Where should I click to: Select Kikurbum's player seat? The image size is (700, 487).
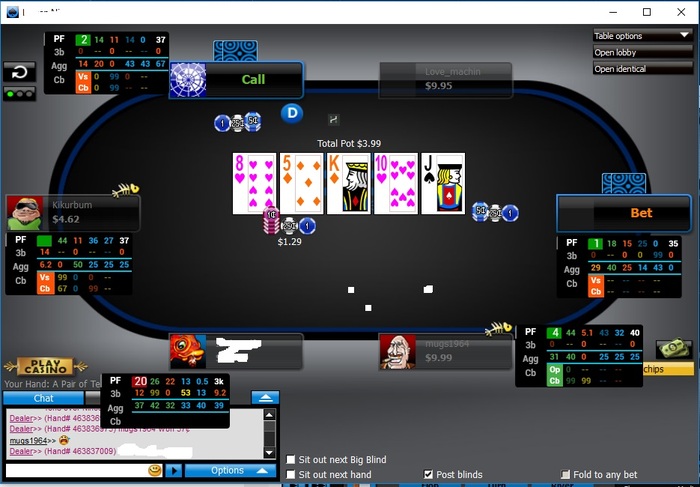[x=72, y=213]
